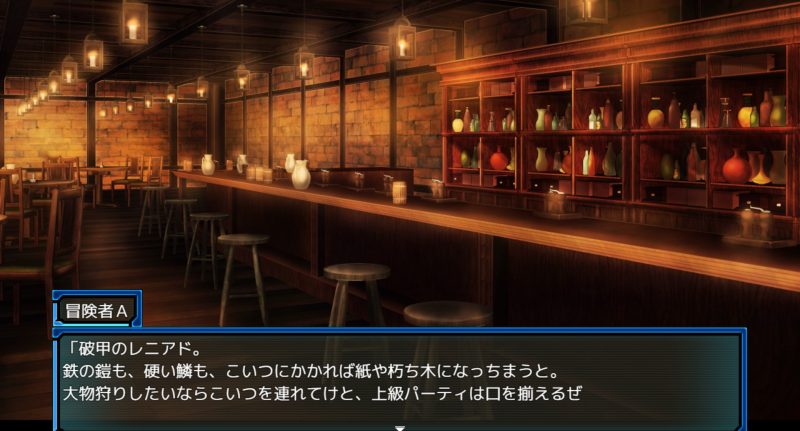This screenshot has width=800, height=431.
Task: Click the white continue arrow below the dialogue
Action: pyautogui.click(x=400, y=427)
